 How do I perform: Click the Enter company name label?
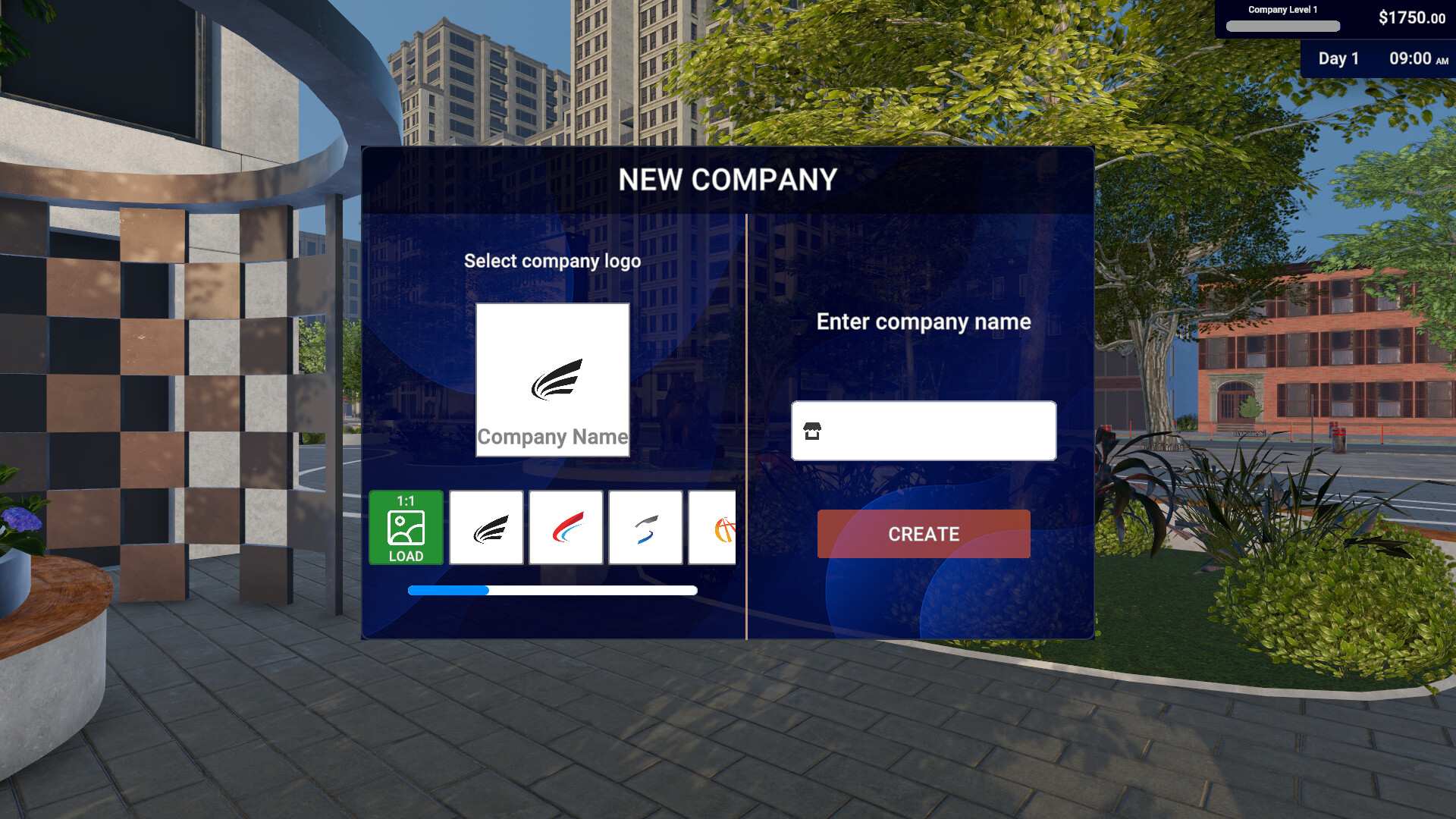[x=923, y=322]
